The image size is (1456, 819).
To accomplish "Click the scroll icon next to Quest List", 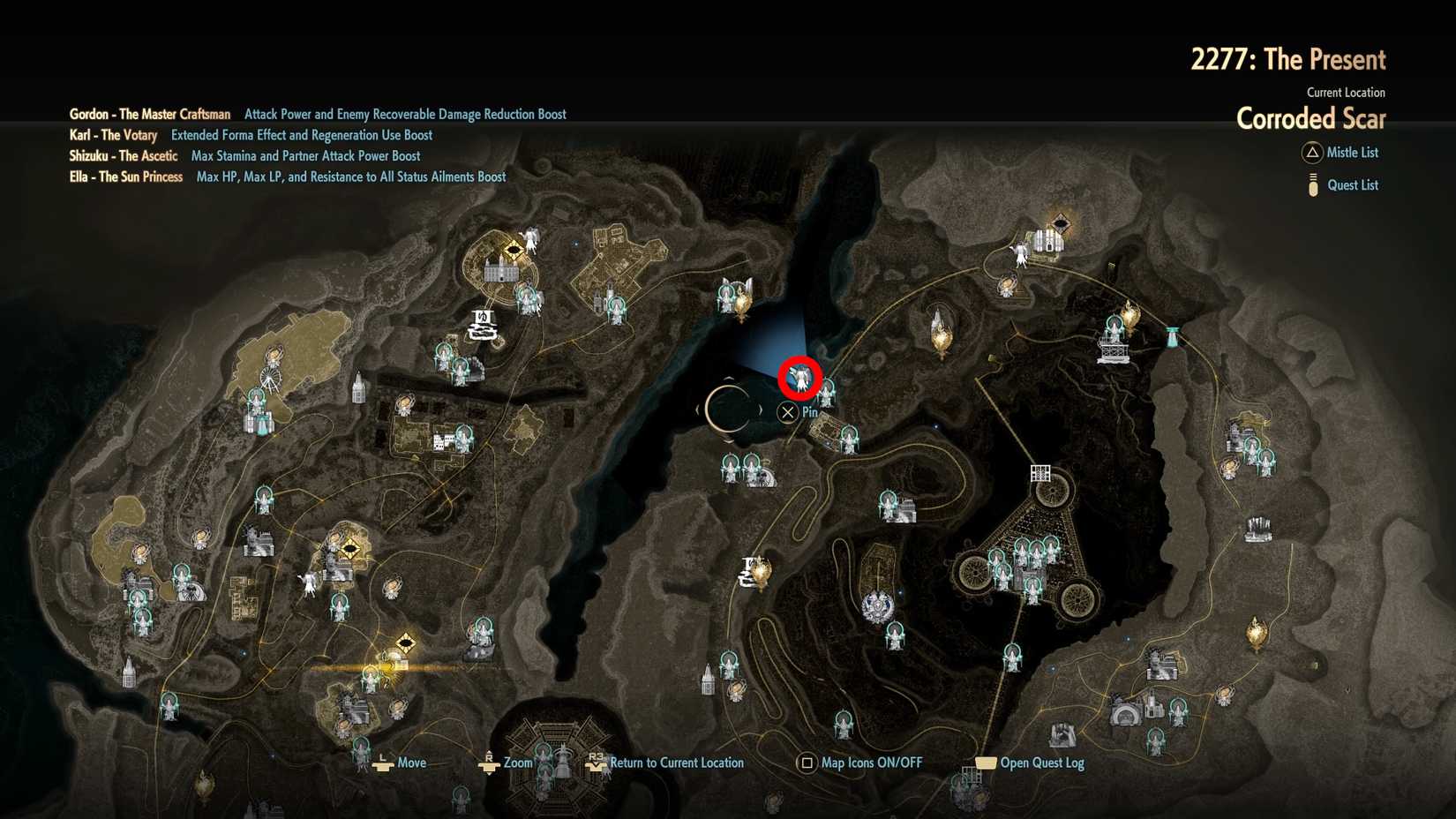I will click(x=1310, y=184).
